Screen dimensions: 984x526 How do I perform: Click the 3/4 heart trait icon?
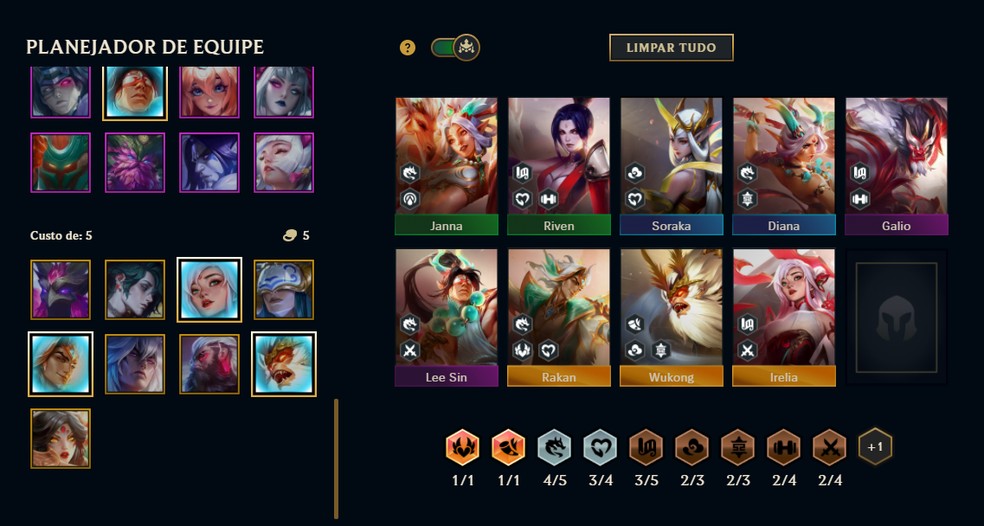600,448
